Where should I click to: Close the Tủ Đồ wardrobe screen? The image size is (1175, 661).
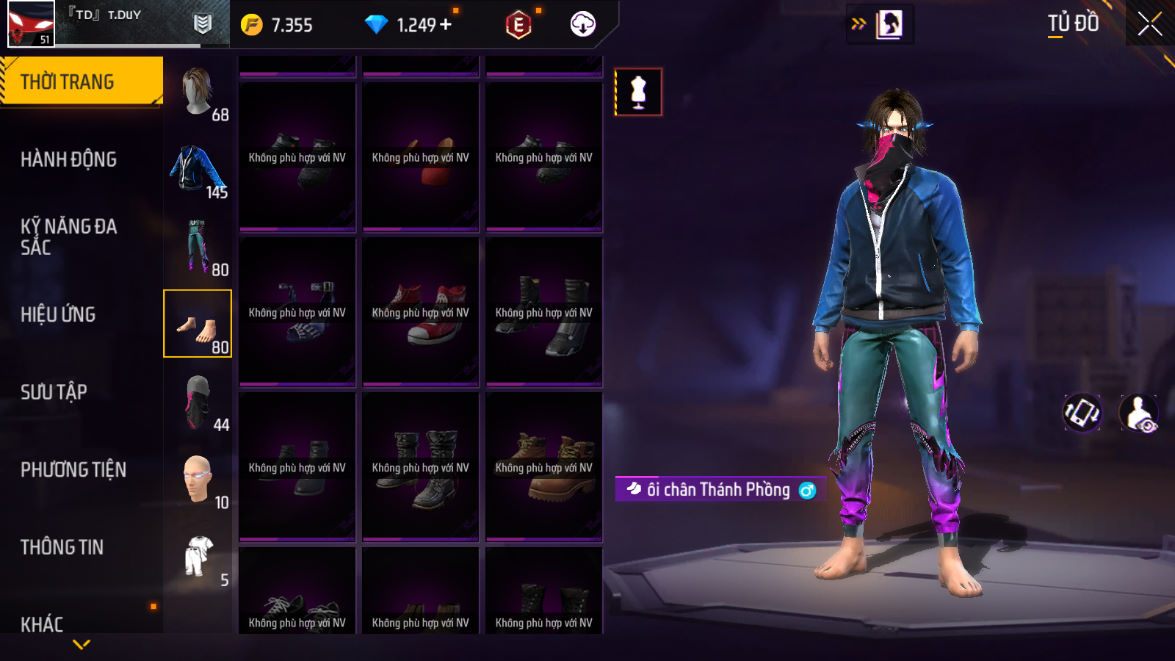[x=1149, y=24]
